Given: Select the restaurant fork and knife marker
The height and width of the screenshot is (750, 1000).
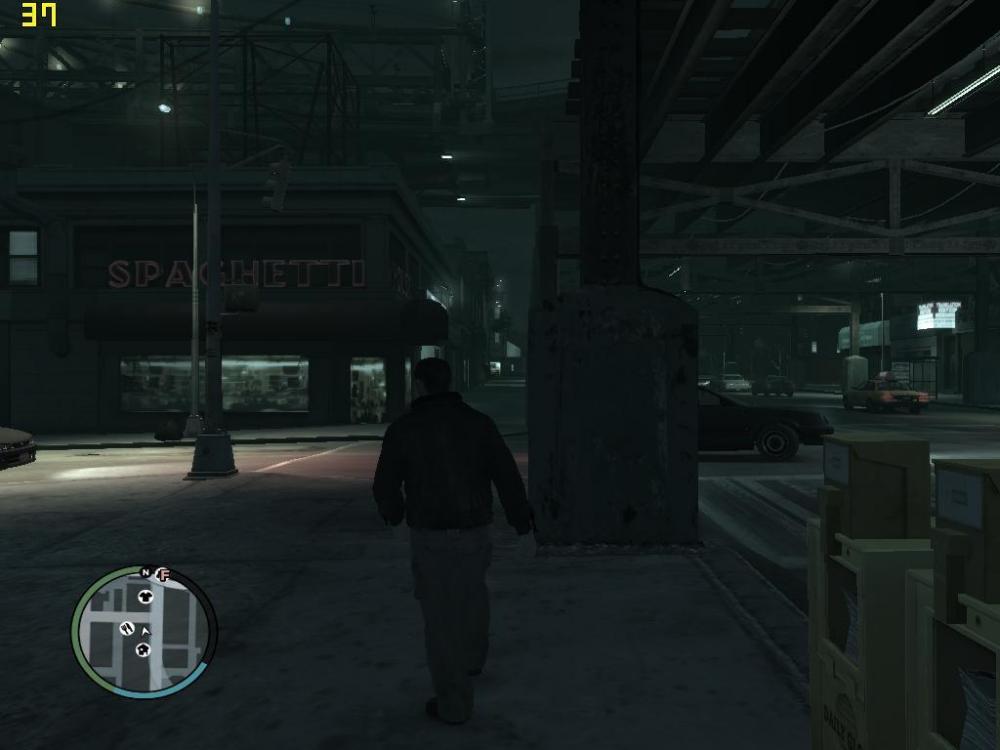Looking at the screenshot, I should click(x=127, y=628).
